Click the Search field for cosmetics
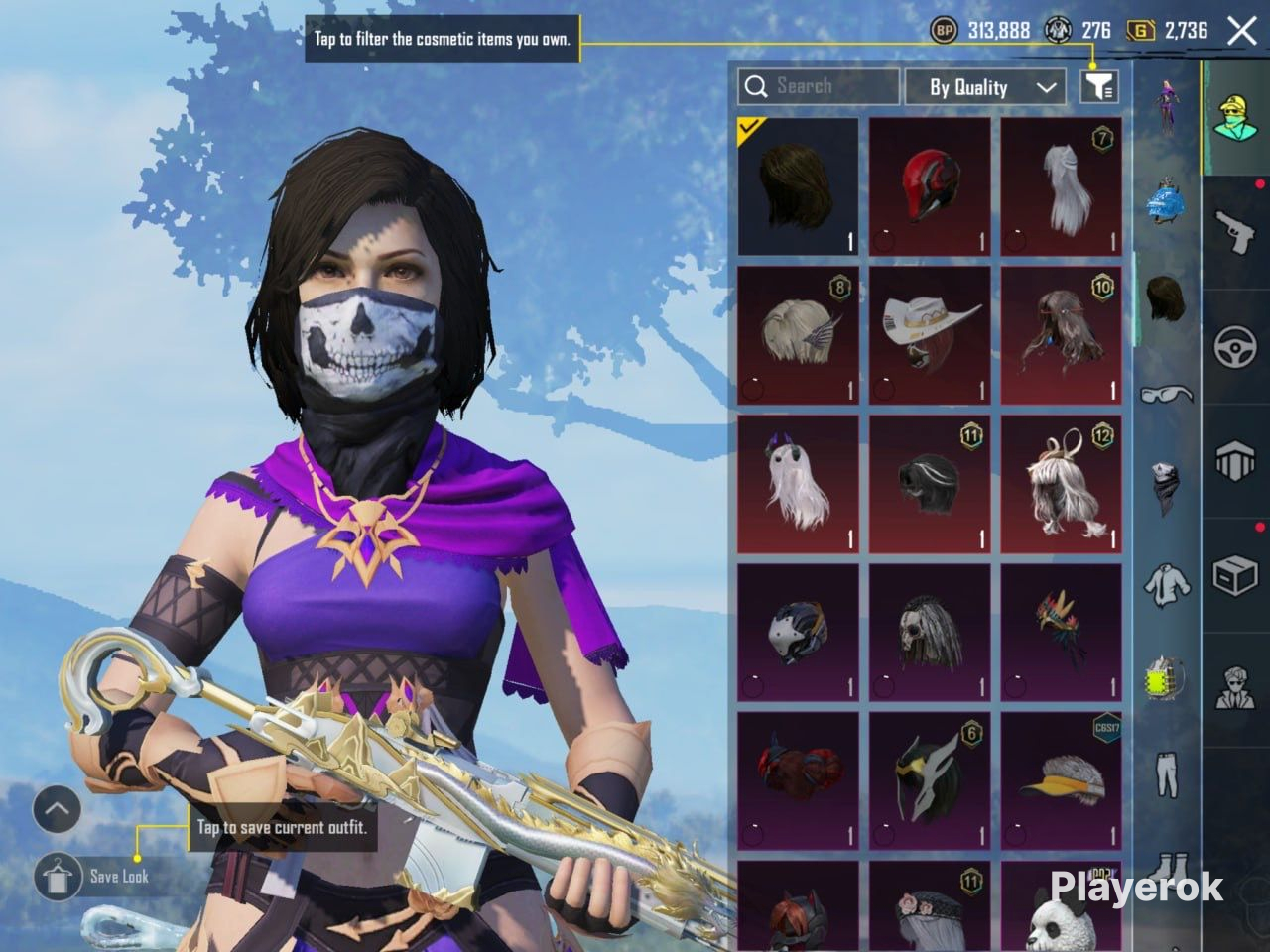Screen dimensions: 1270x952 click(819, 87)
